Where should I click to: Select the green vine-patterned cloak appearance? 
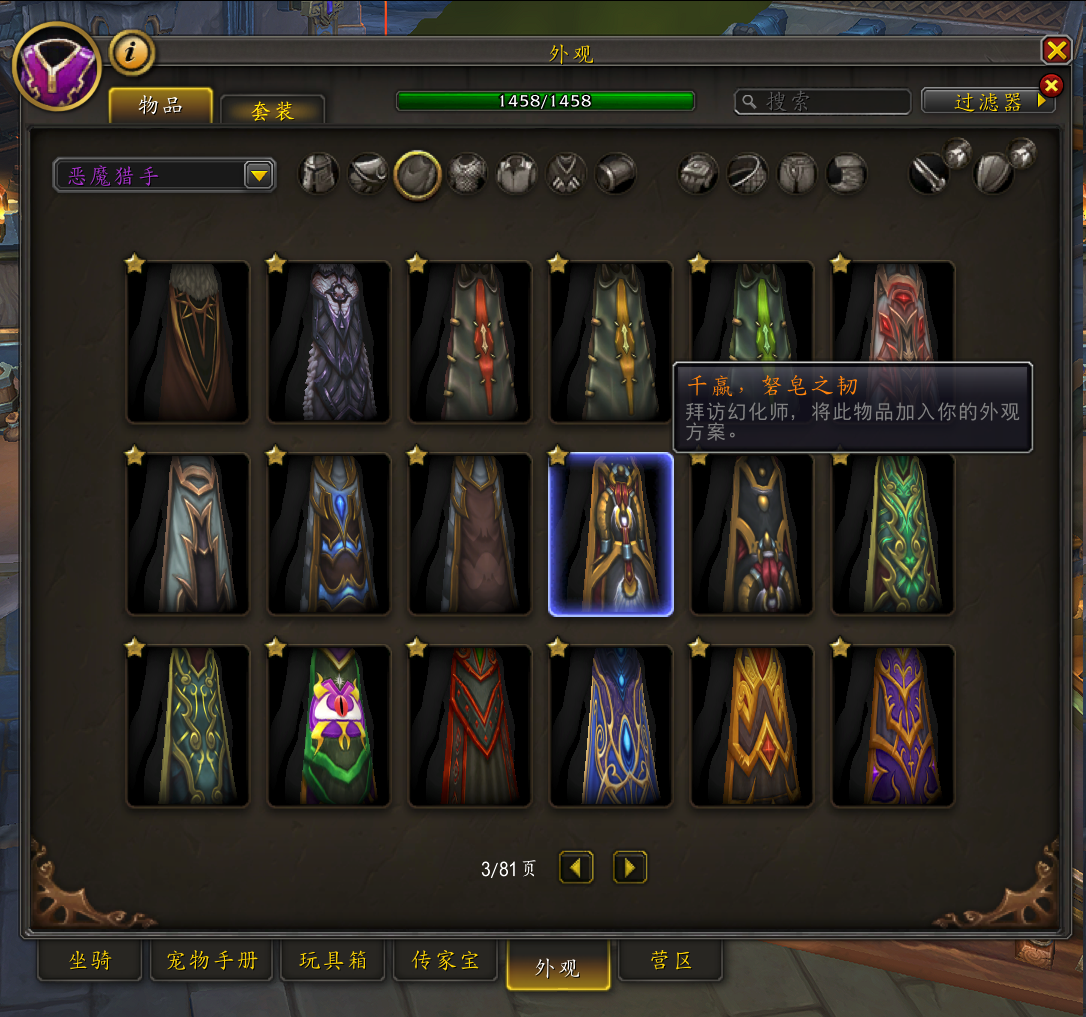pos(893,533)
